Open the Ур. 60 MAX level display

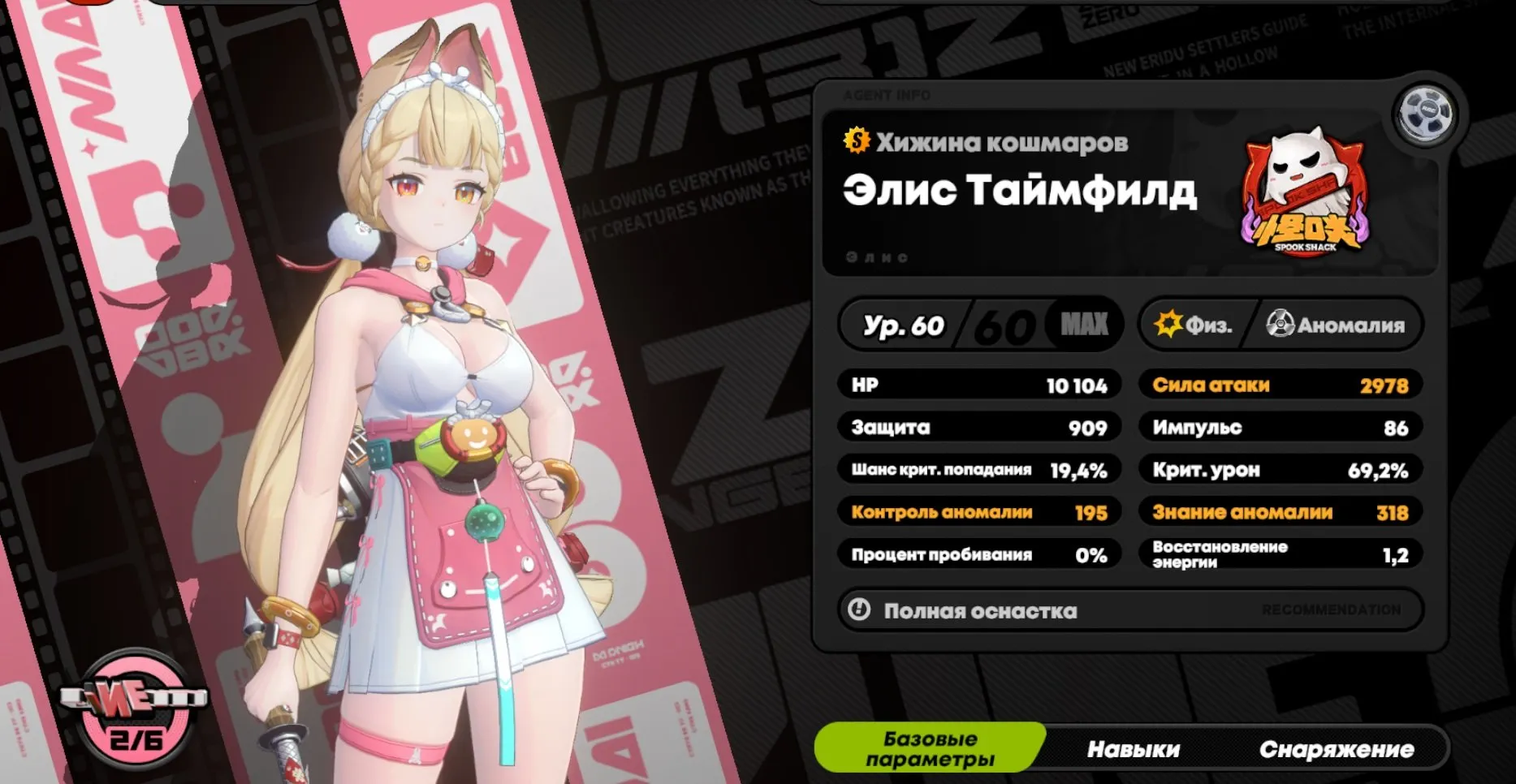click(978, 325)
